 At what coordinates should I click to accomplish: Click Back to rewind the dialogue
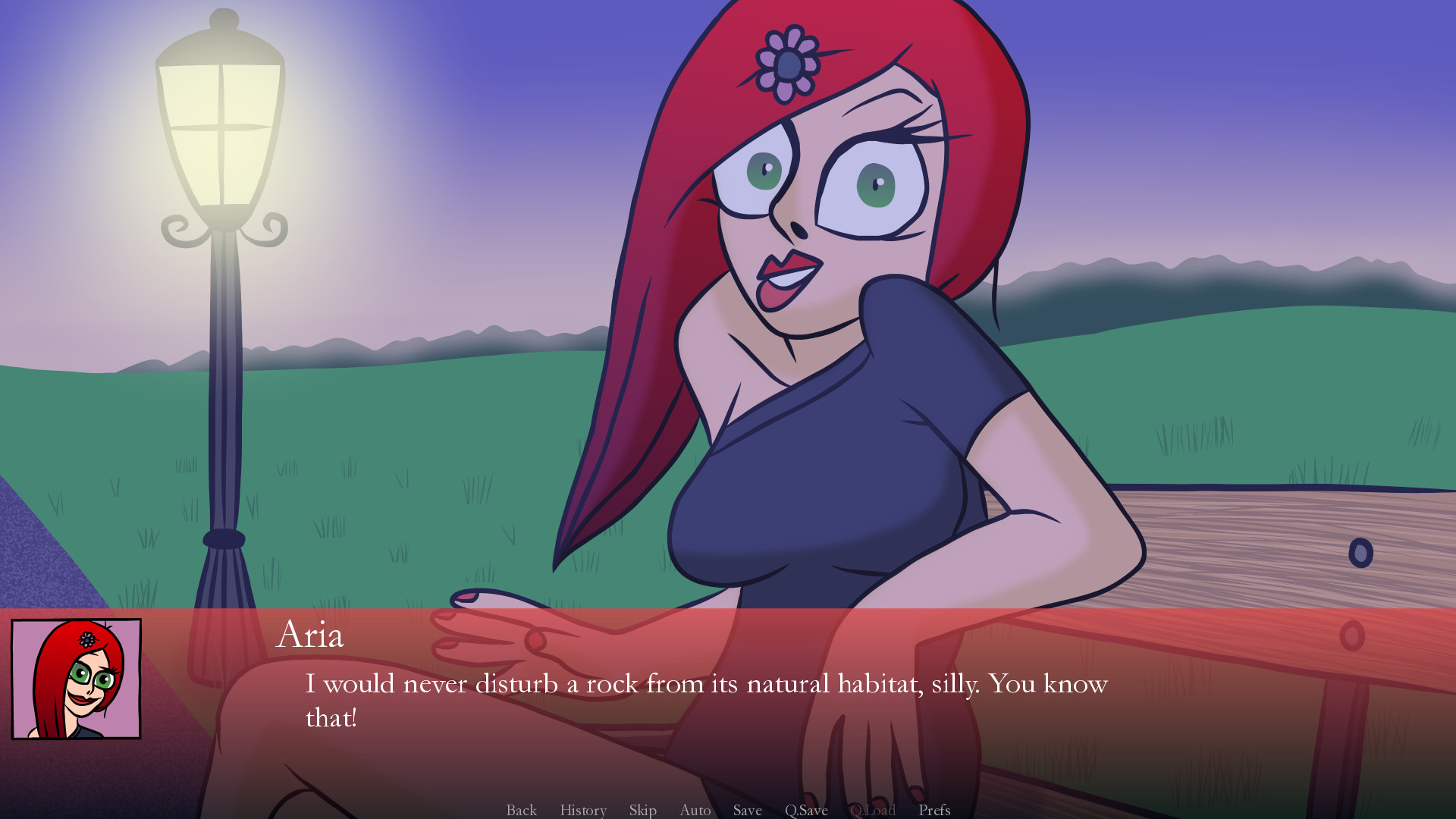point(520,810)
